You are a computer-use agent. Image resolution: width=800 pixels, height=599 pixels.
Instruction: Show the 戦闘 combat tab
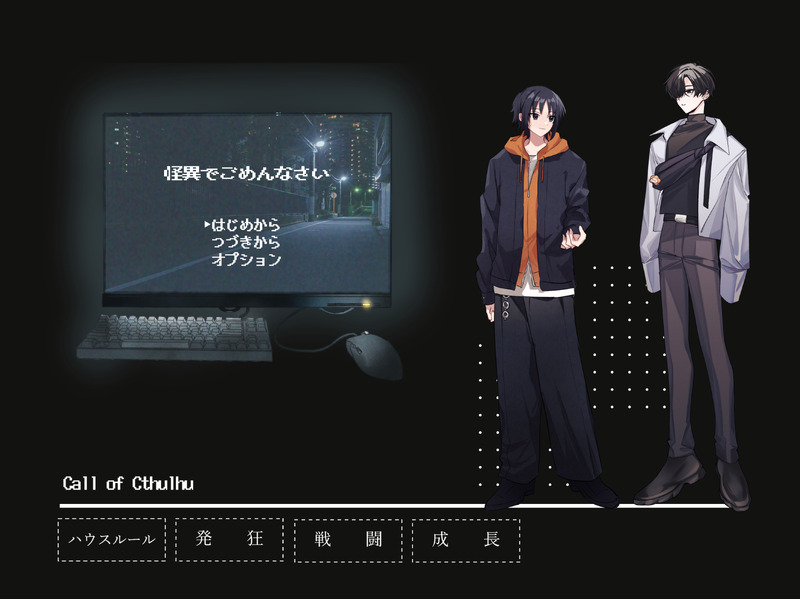click(348, 540)
